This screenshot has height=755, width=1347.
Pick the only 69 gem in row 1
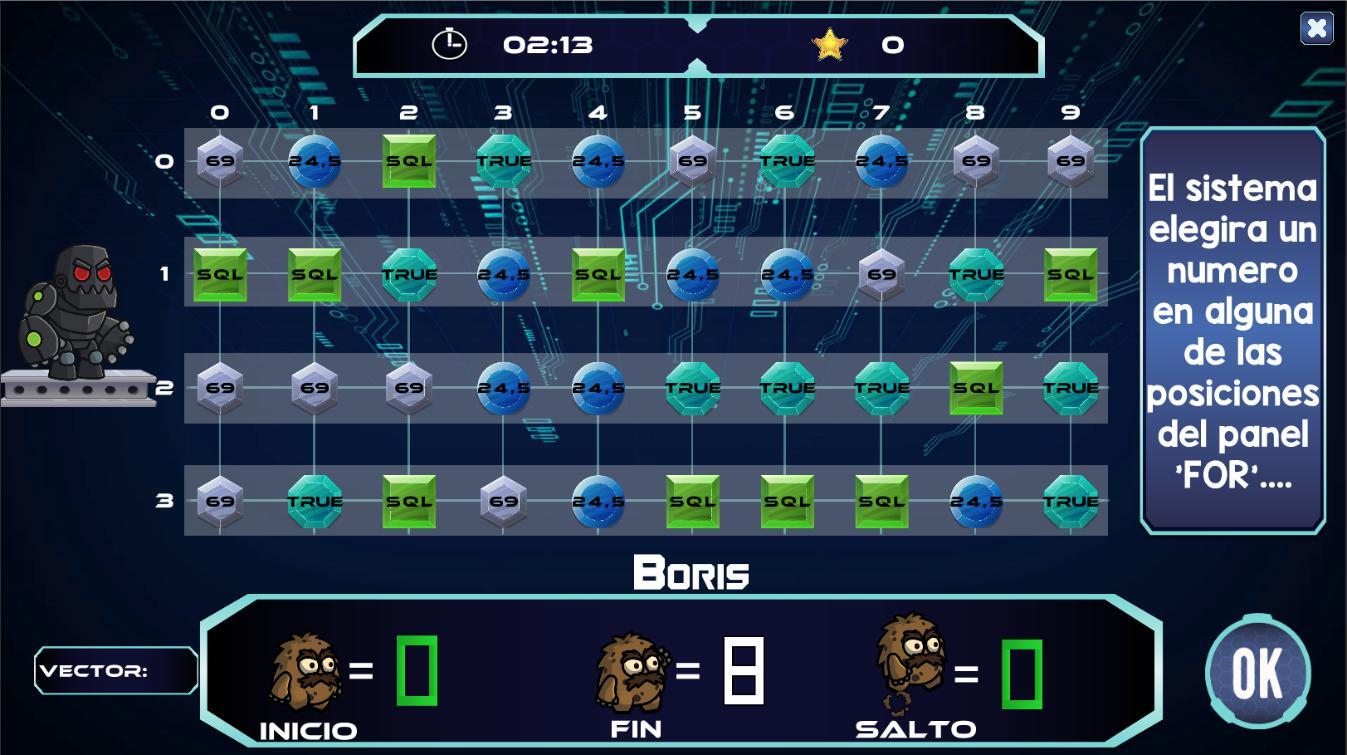click(x=881, y=274)
